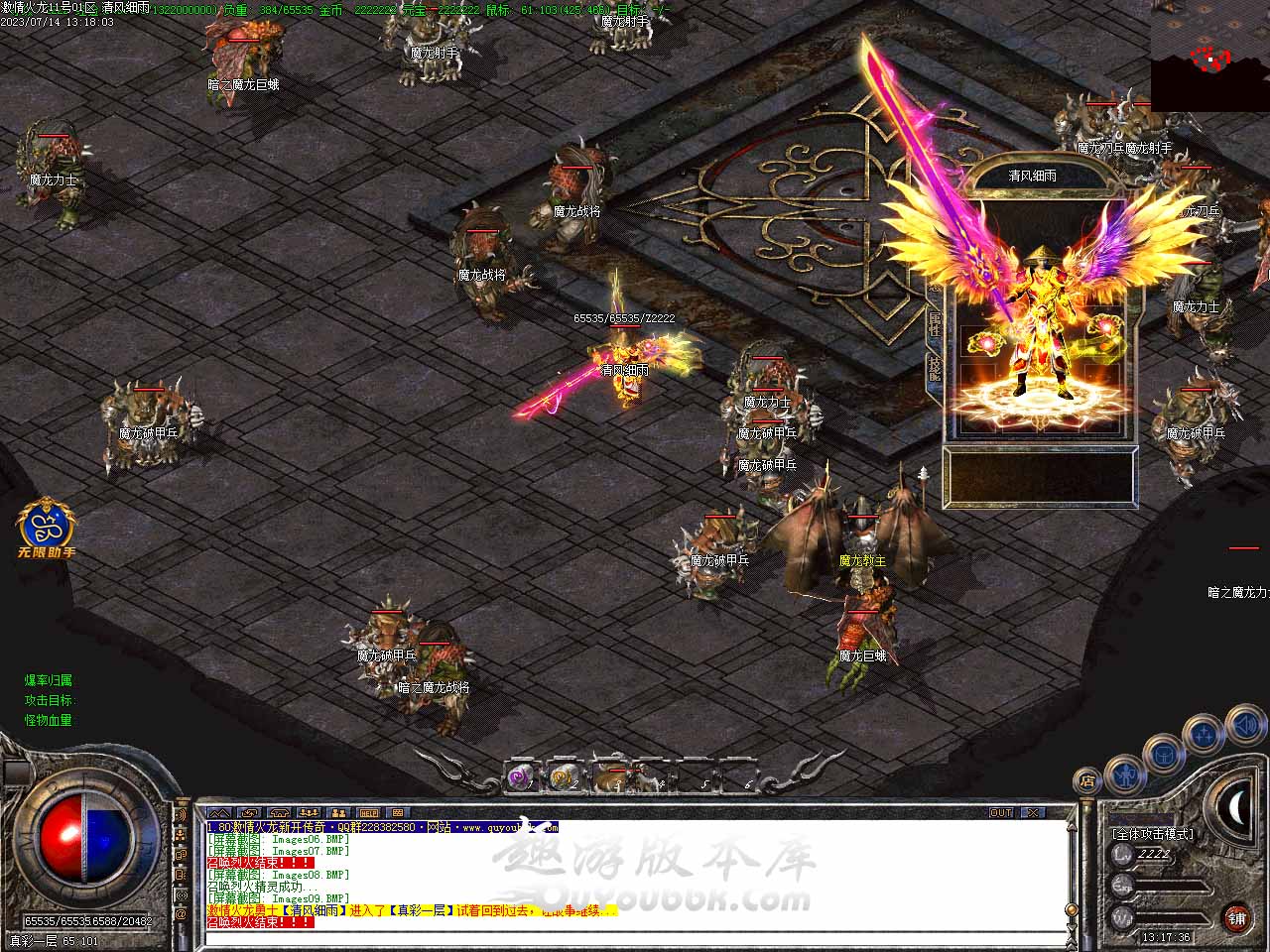Image resolution: width=1270 pixels, height=952 pixels.
Task: Open the HELP button on chat toolbar
Action: [x=368, y=813]
